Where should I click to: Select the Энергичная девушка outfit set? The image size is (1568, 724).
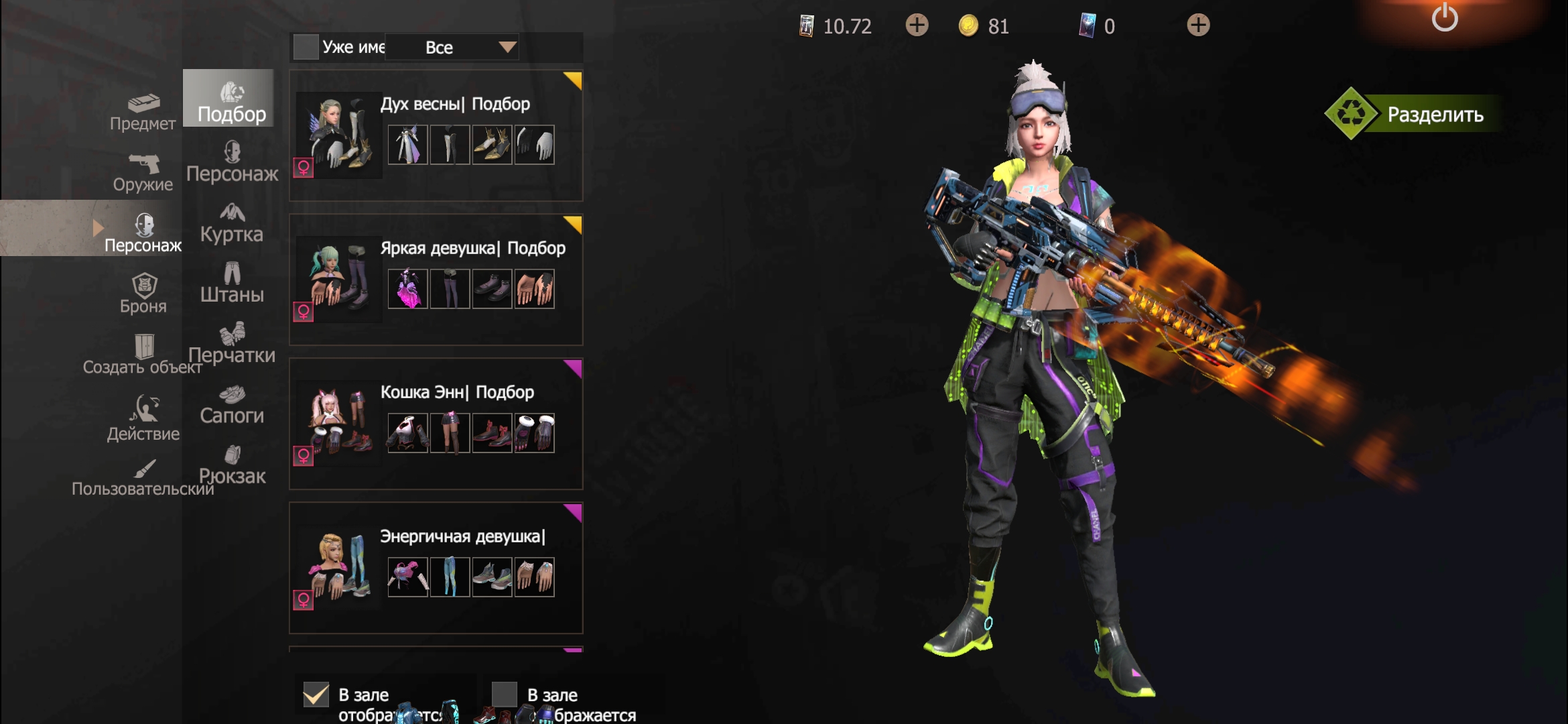point(436,568)
